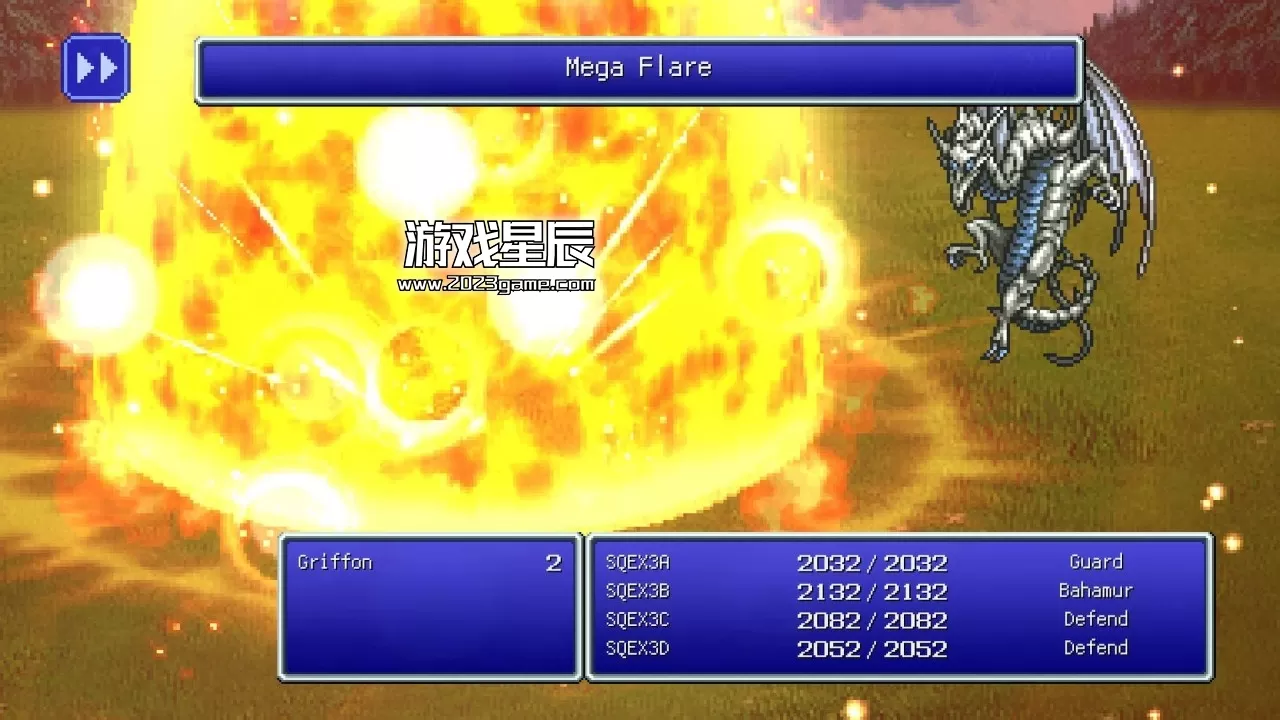Click the double-arrow speed icon
The height and width of the screenshot is (720, 1280).
96,68
